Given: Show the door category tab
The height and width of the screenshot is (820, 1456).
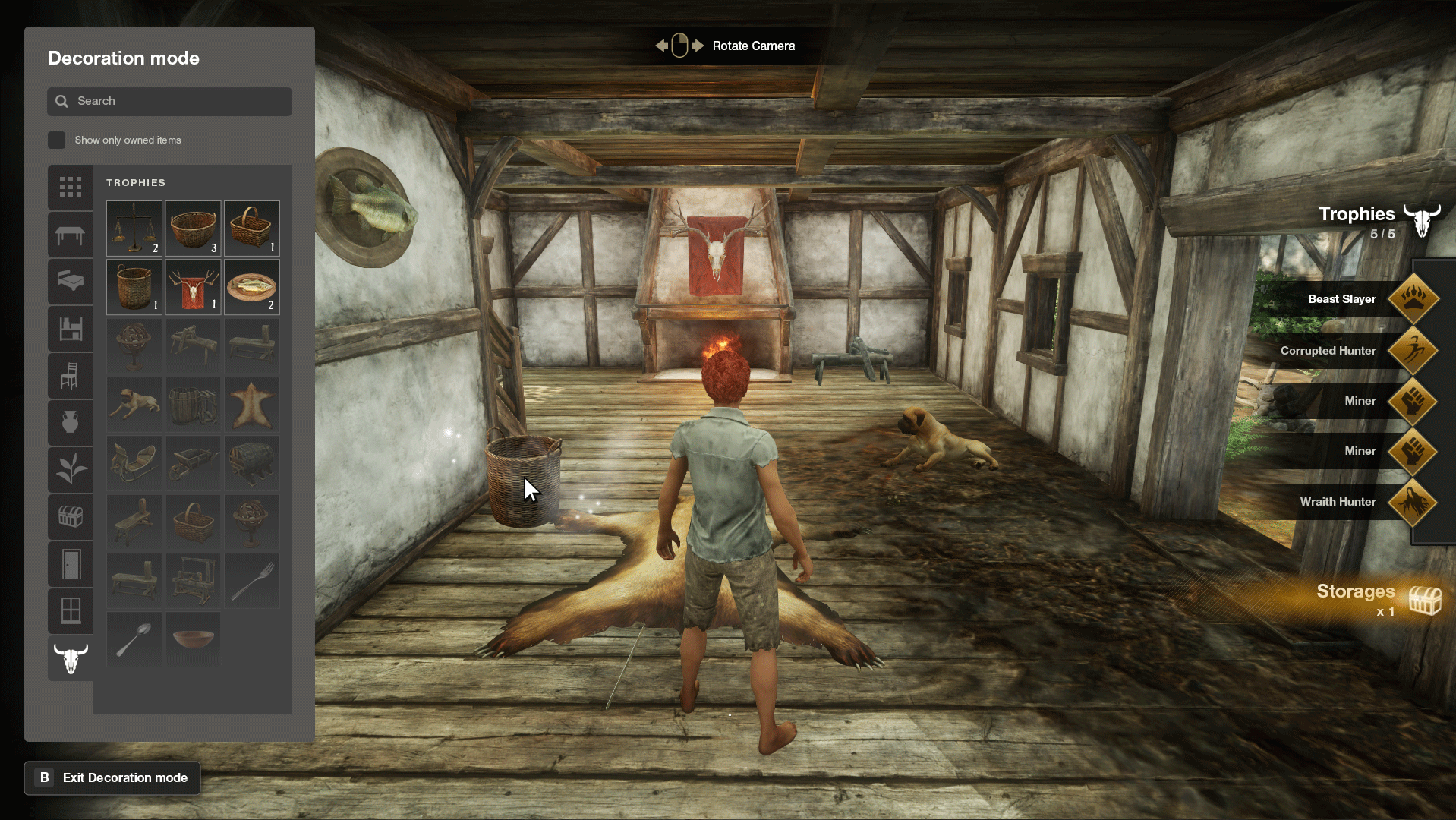Looking at the screenshot, I should (x=71, y=564).
